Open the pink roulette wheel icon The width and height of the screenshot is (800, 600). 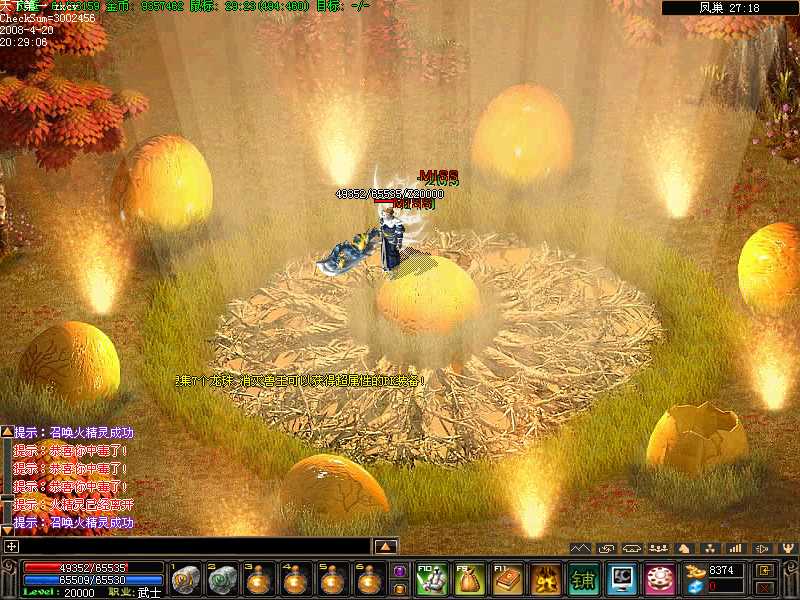[x=660, y=579]
